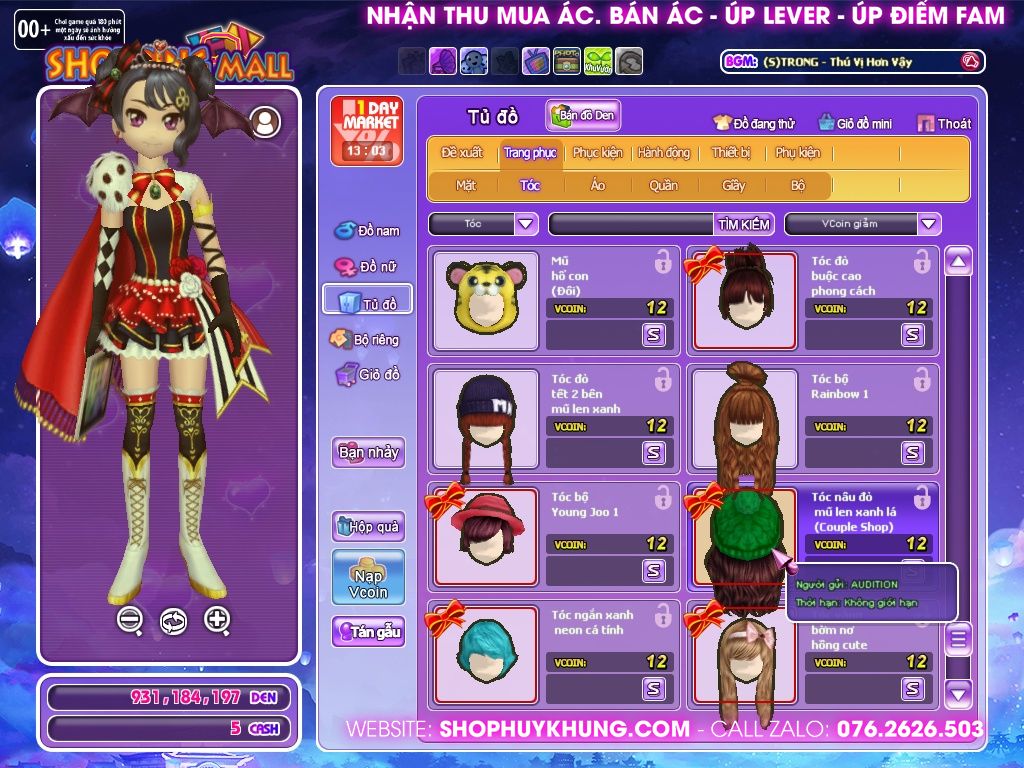Image resolution: width=1024 pixels, height=768 pixels.
Task: Open the Bán đồ Den button
Action: click(x=584, y=116)
